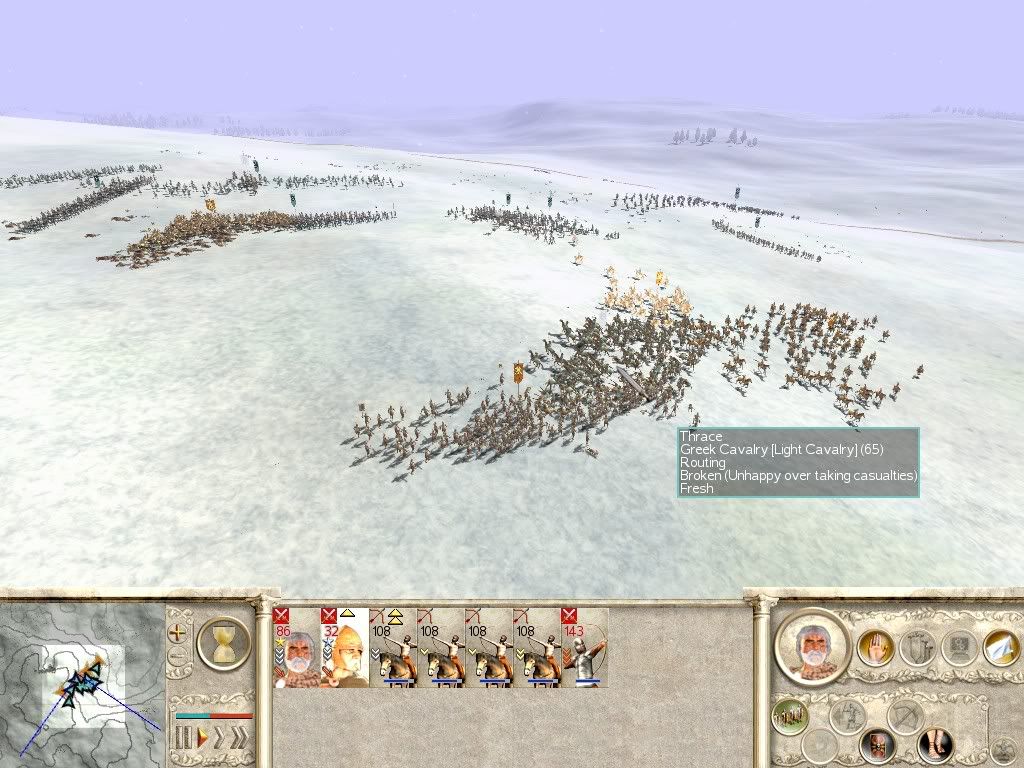Set game speed to double-arrow fast forward
1024x768 pixels.
218,738
